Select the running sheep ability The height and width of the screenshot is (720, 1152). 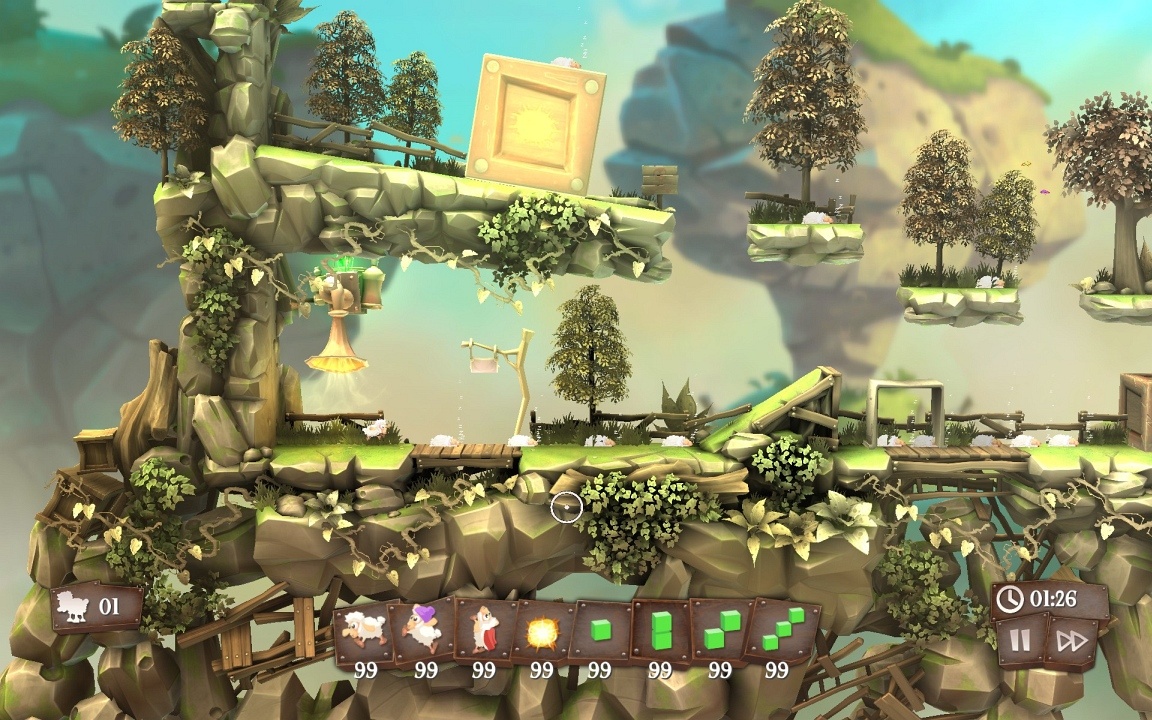click(x=364, y=632)
